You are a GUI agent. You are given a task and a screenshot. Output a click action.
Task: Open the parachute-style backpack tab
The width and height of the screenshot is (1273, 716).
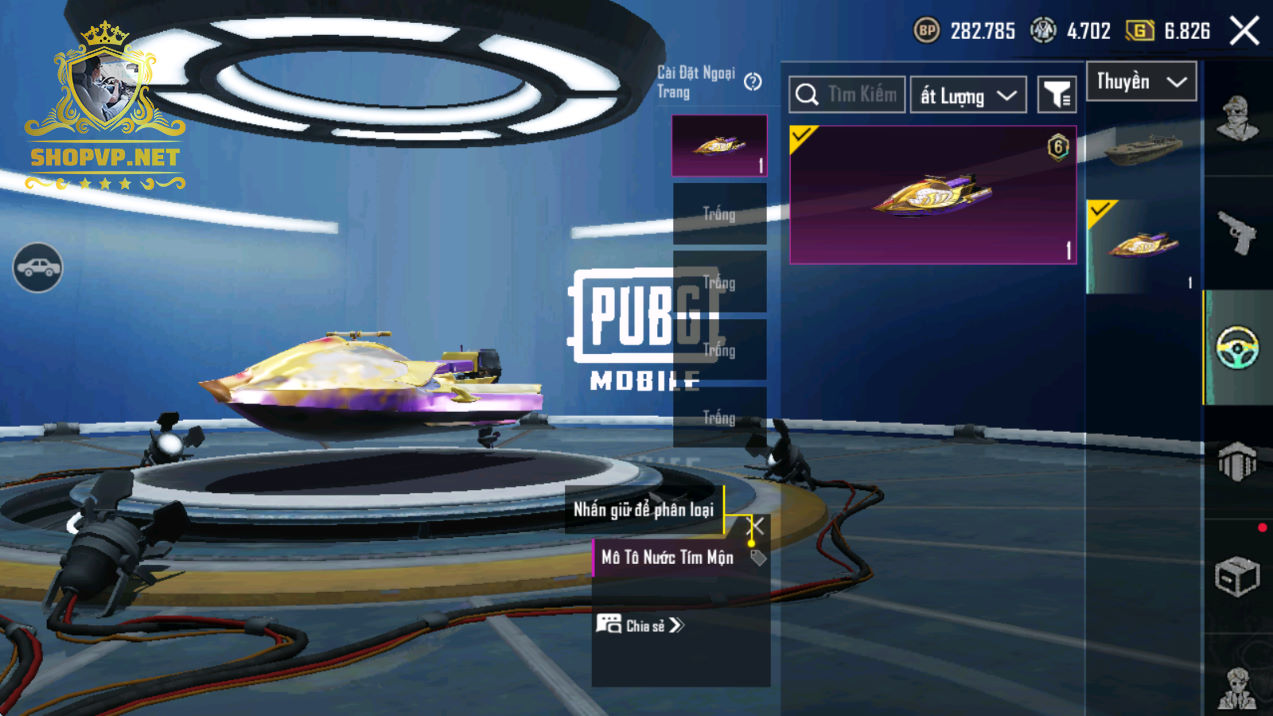(1238, 462)
